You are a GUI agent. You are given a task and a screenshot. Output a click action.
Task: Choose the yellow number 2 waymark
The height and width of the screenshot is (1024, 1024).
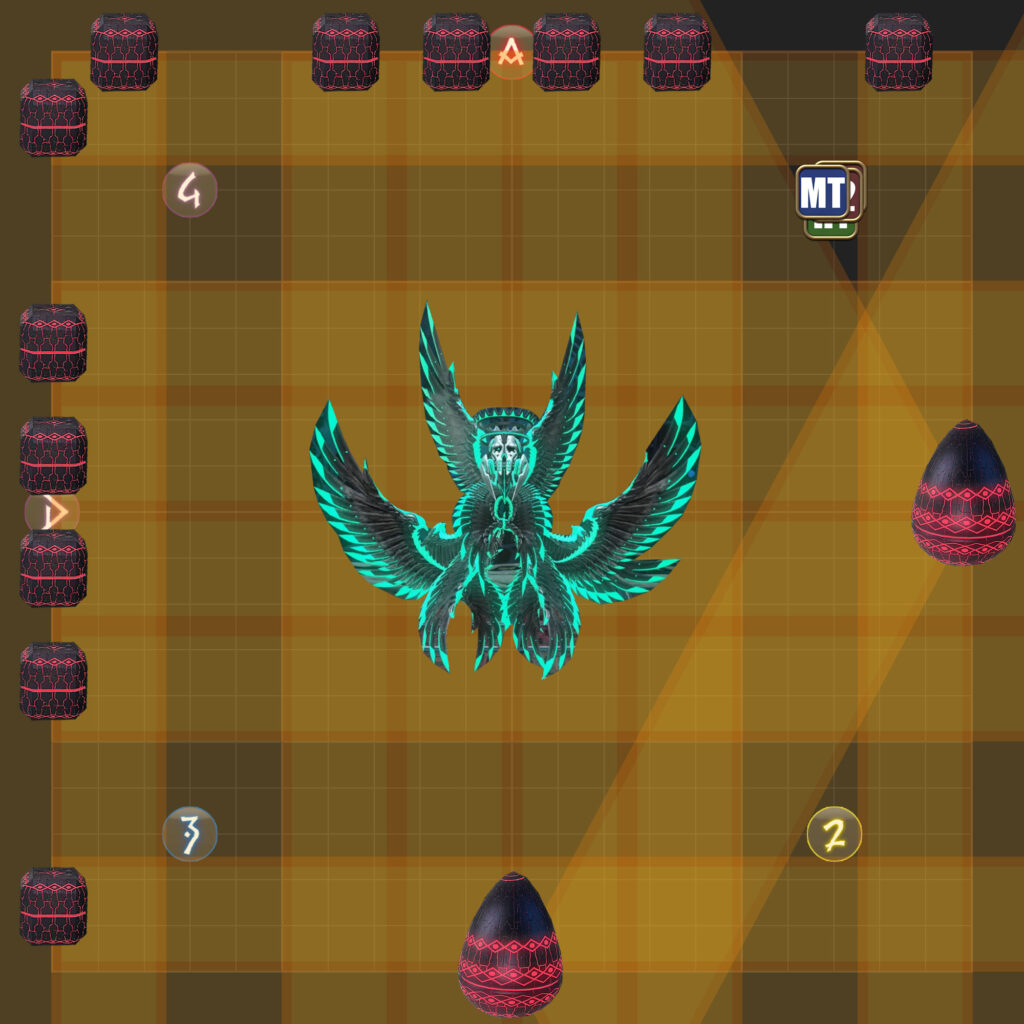click(834, 833)
